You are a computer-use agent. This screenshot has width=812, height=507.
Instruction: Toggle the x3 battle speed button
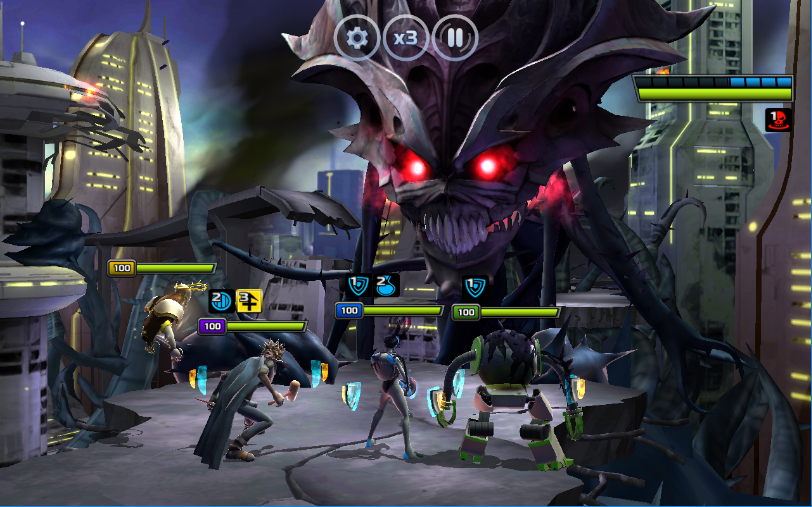[x=406, y=39]
